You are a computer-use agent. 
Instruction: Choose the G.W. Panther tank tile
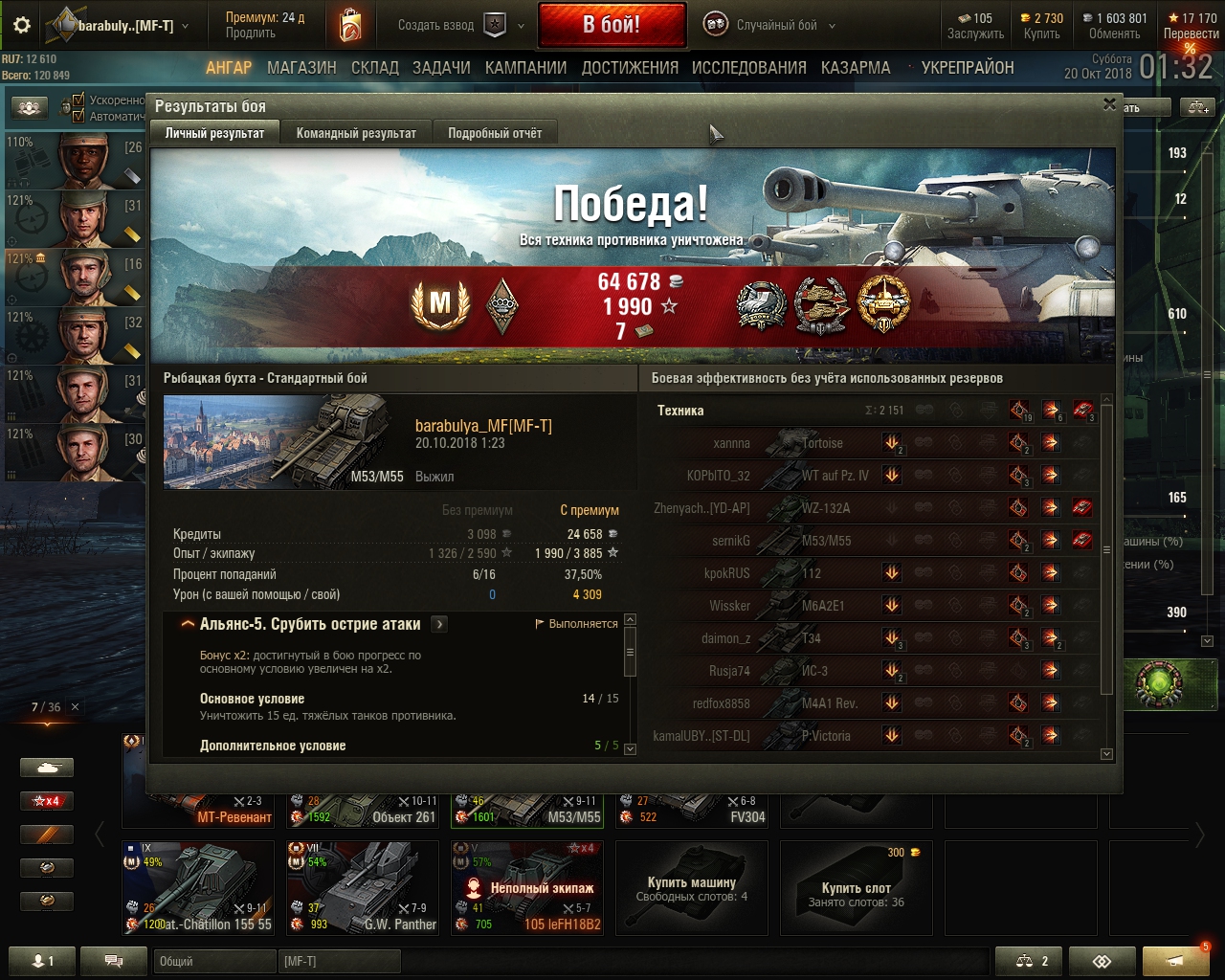coord(364,888)
